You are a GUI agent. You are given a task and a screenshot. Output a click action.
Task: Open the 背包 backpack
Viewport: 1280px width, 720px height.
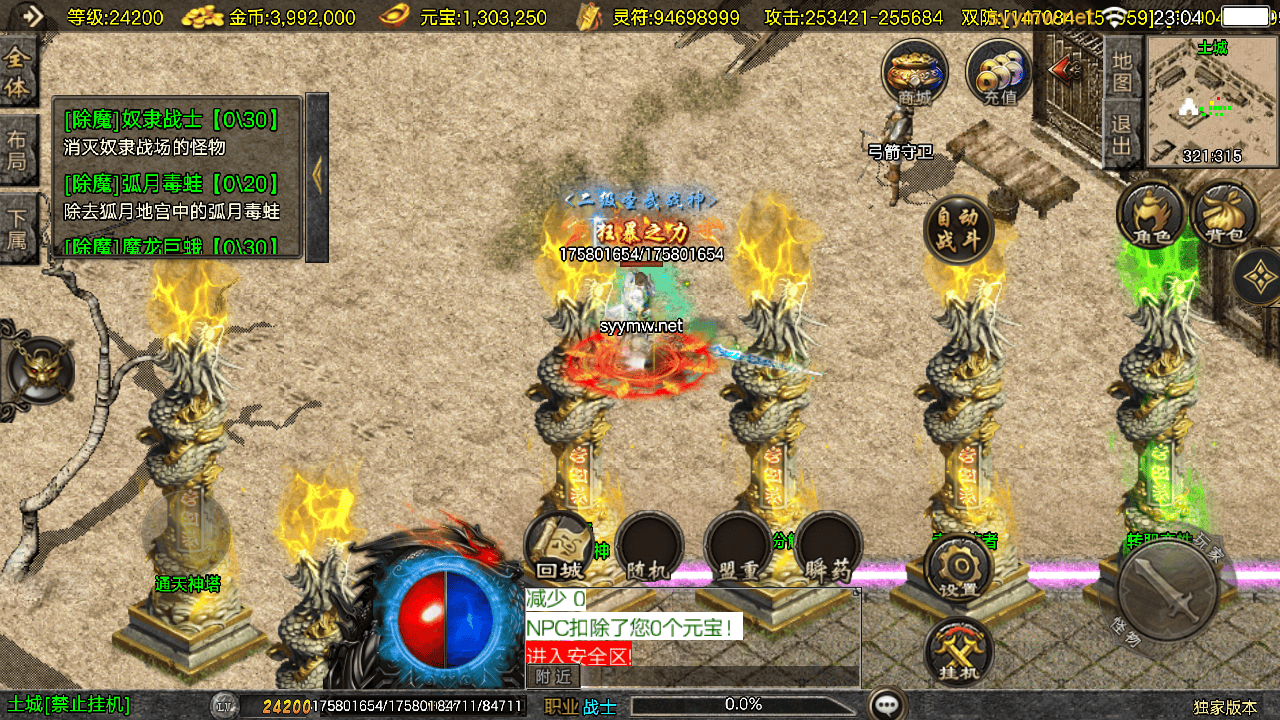pos(1225,213)
